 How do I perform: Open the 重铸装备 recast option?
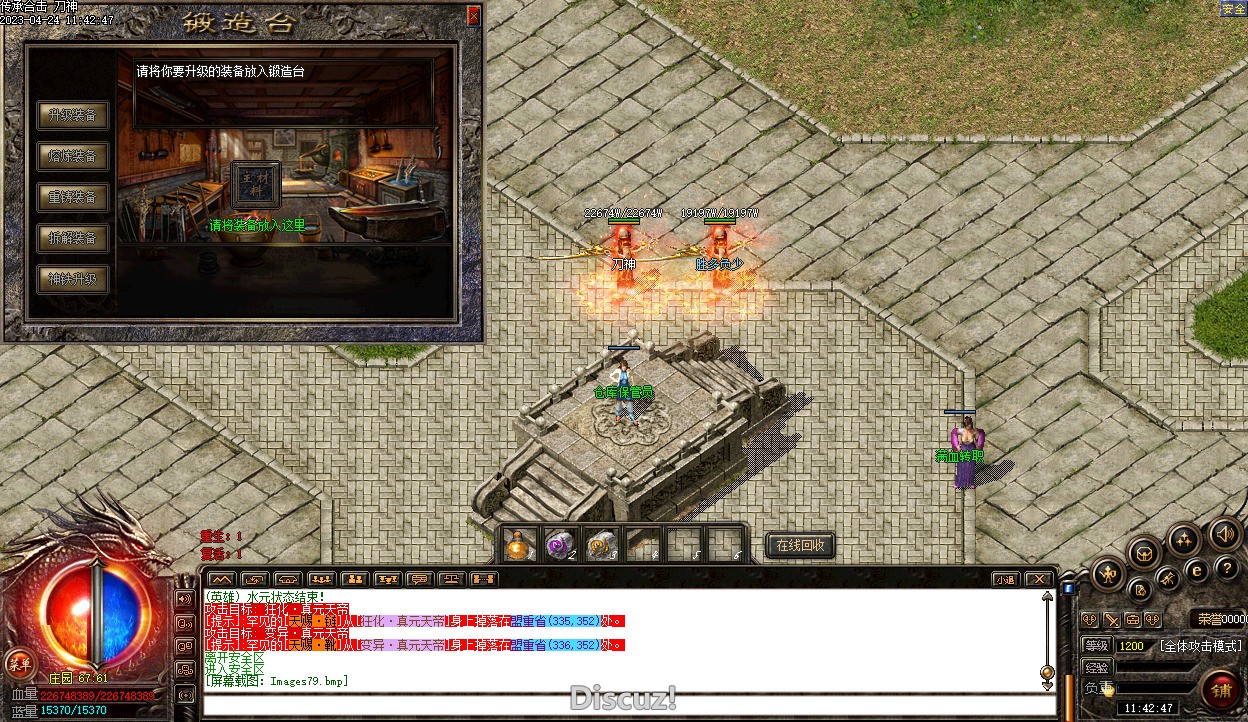pos(73,197)
